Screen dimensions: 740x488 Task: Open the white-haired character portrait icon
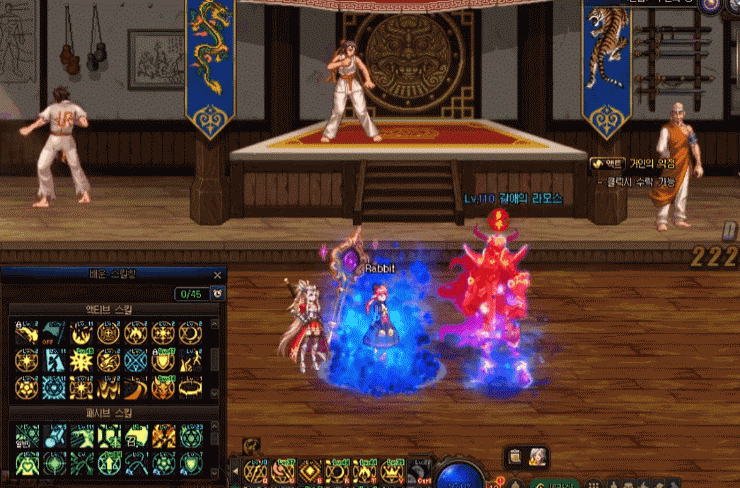click(x=538, y=457)
